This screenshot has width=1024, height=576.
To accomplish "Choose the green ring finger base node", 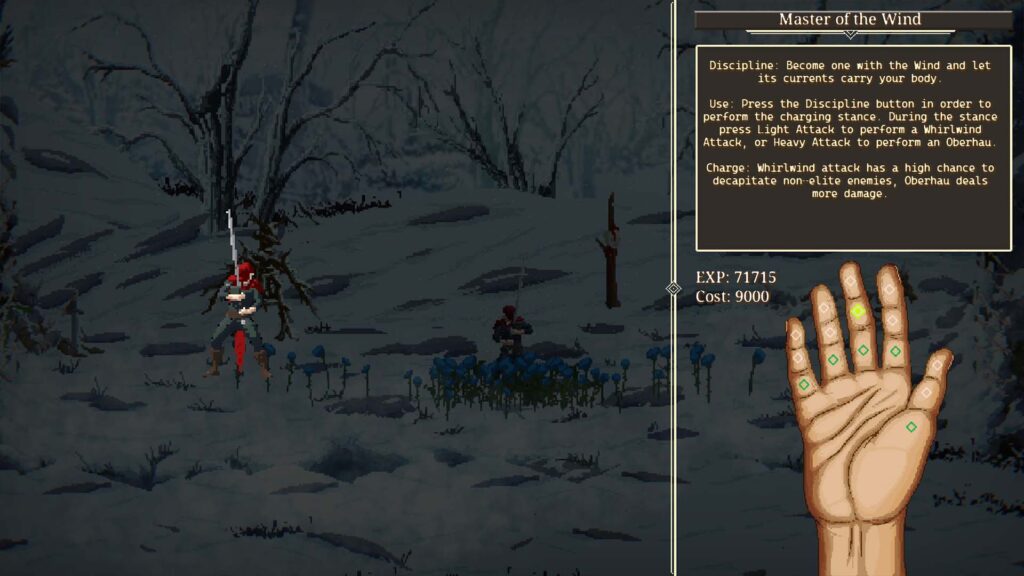I will 833,359.
